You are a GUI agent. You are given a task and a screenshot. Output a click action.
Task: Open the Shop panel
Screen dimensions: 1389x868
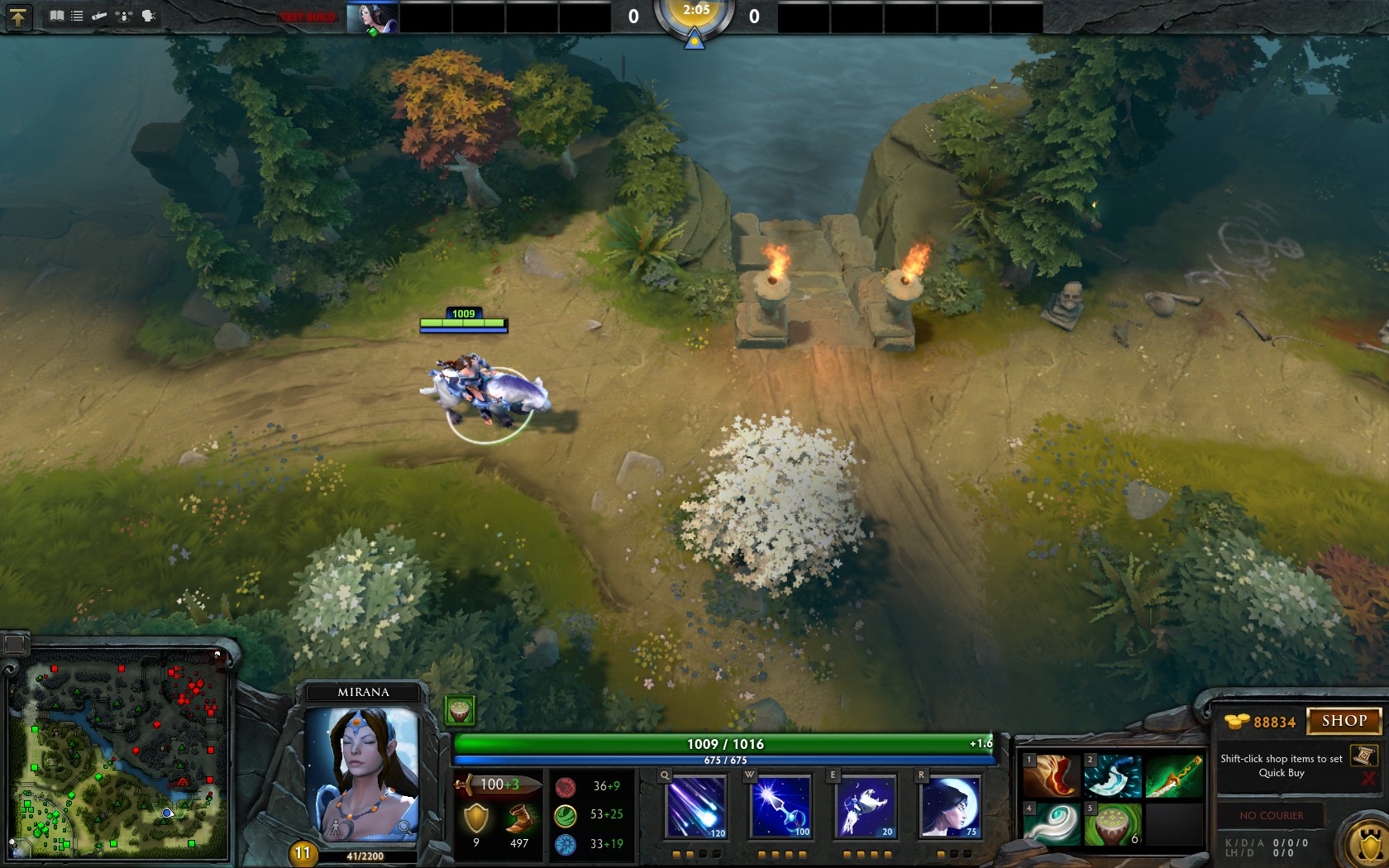pyautogui.click(x=1344, y=721)
